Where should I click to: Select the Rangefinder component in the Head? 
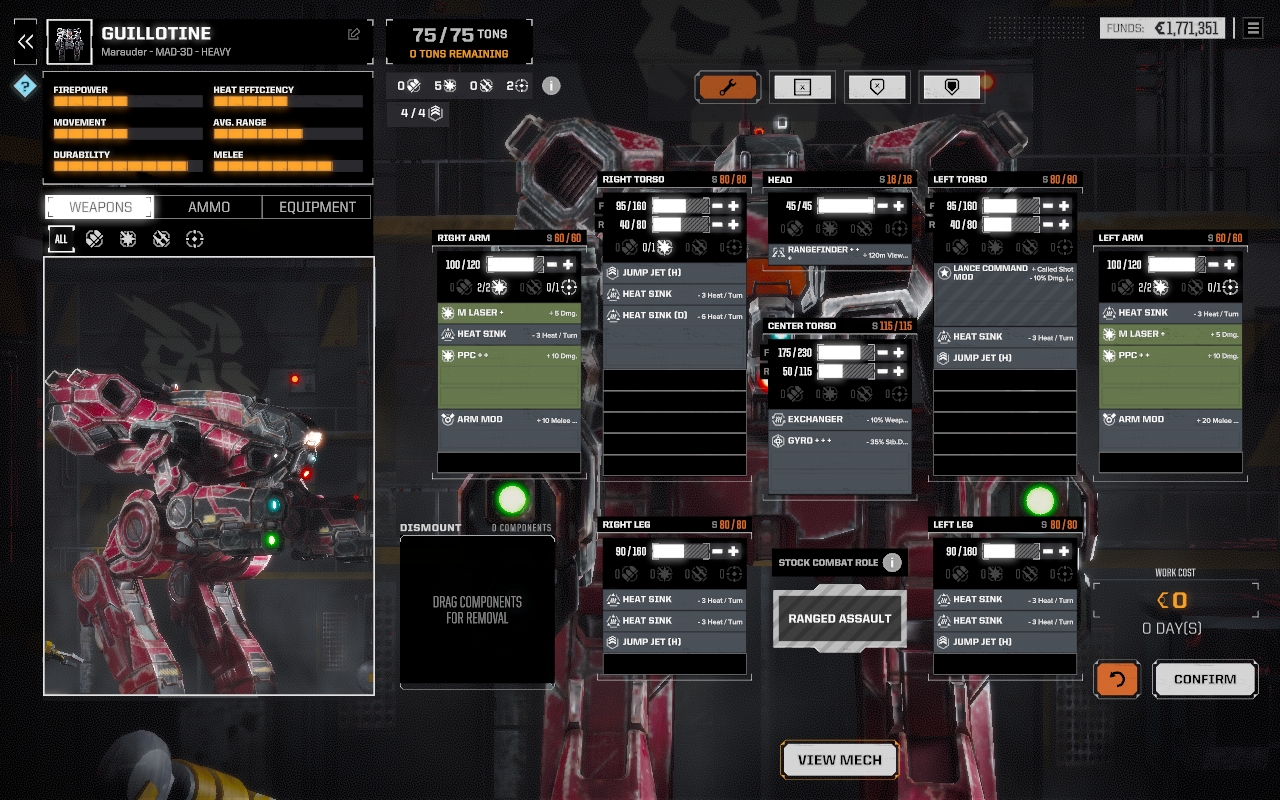pyautogui.click(x=839, y=254)
